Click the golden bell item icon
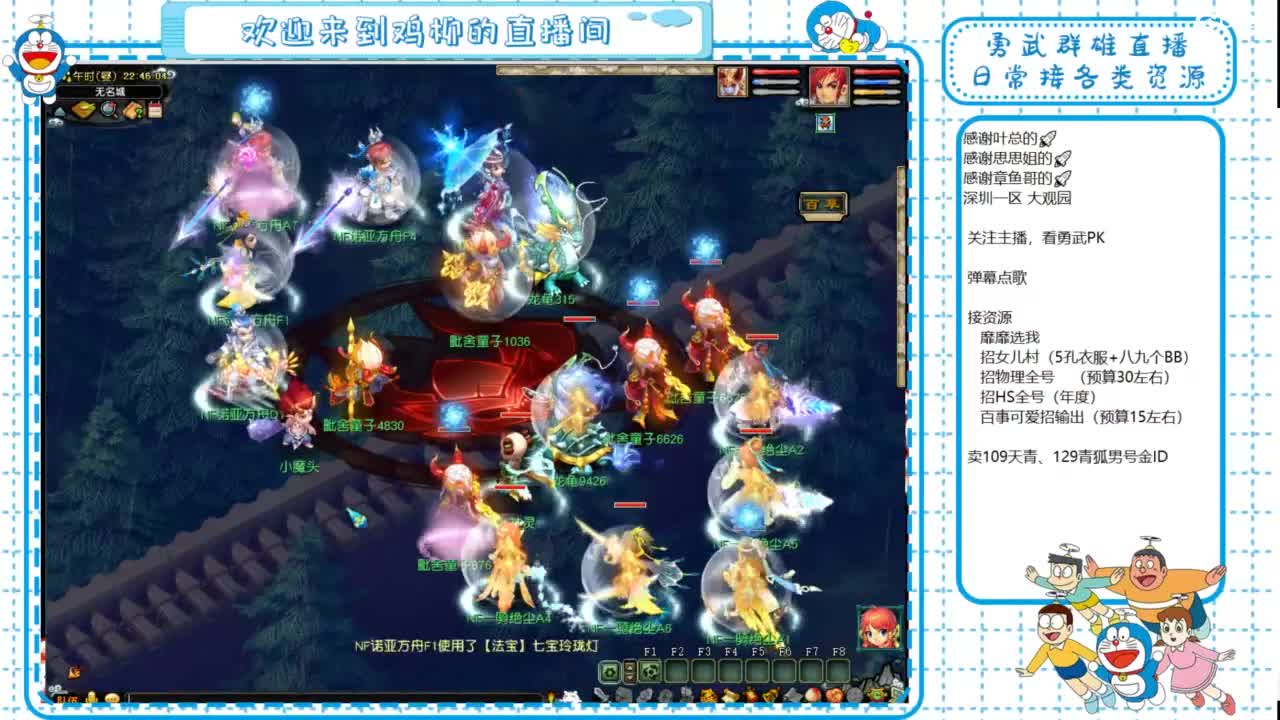Viewport: 1280px width, 720px height. [770, 695]
